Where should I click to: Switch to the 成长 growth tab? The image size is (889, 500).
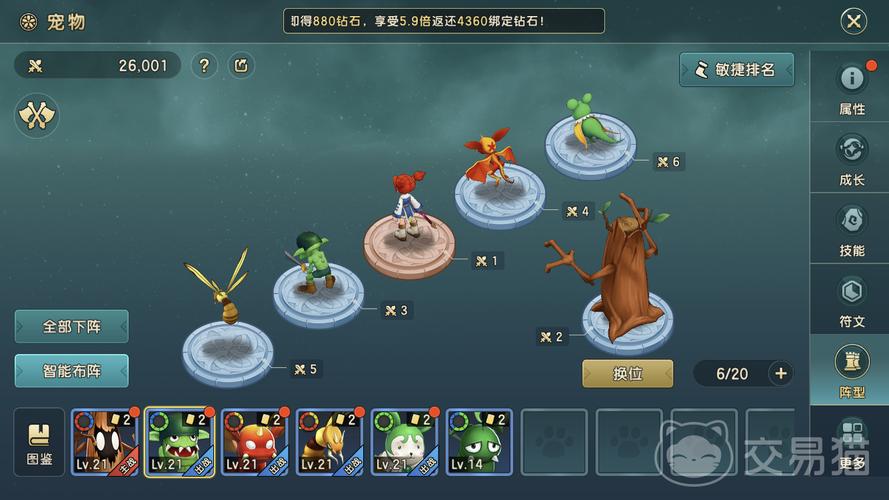851,157
